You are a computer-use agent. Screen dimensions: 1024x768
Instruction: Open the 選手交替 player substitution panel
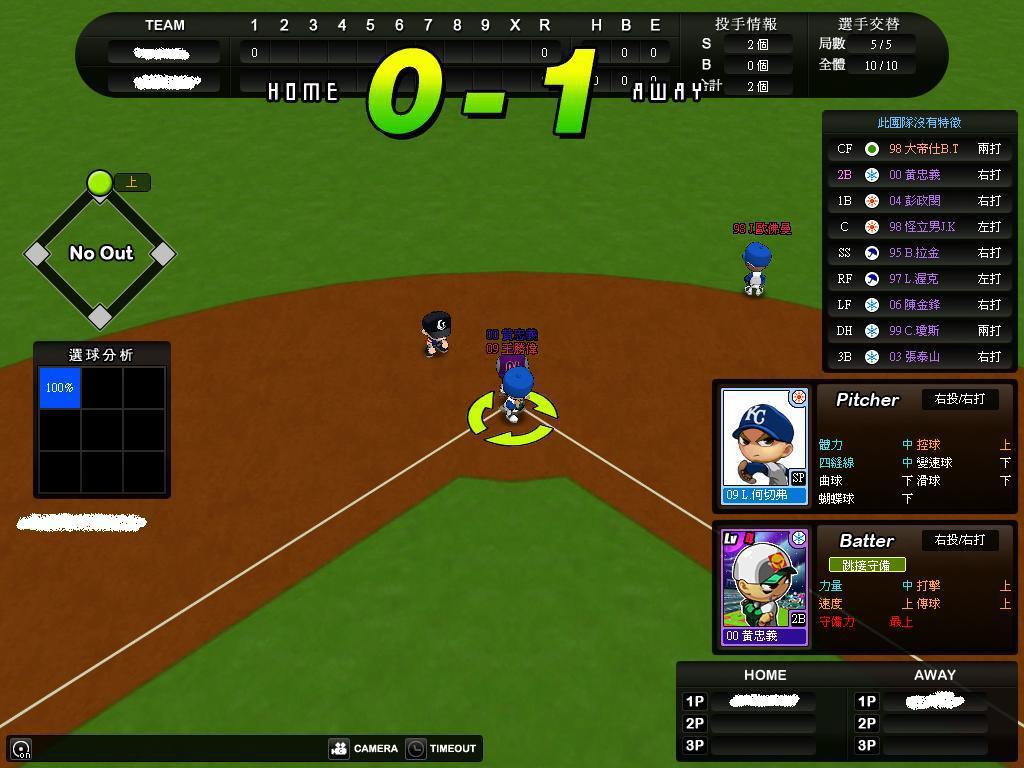pos(868,24)
